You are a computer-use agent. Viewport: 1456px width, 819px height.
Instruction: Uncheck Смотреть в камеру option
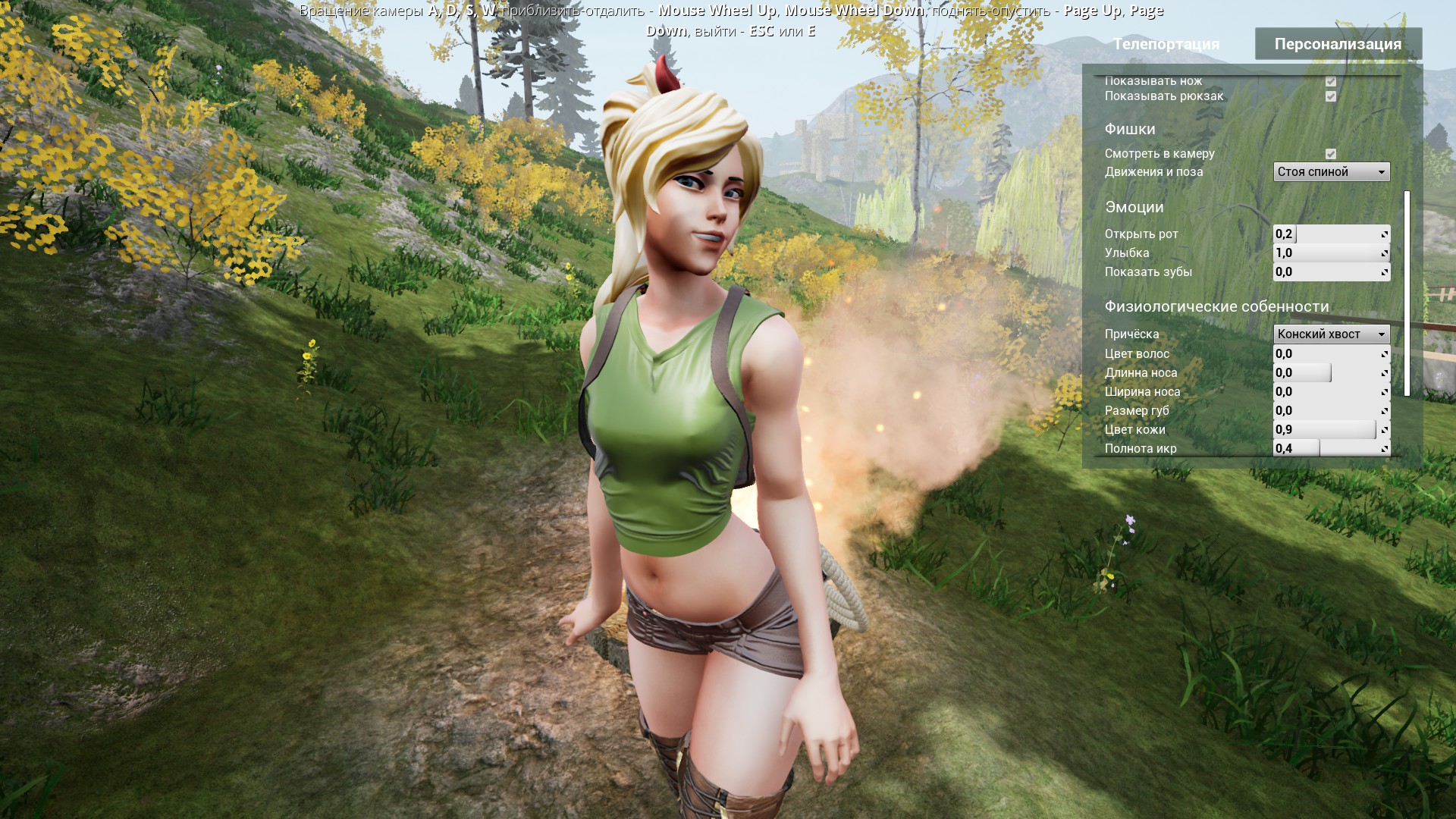point(1330,154)
